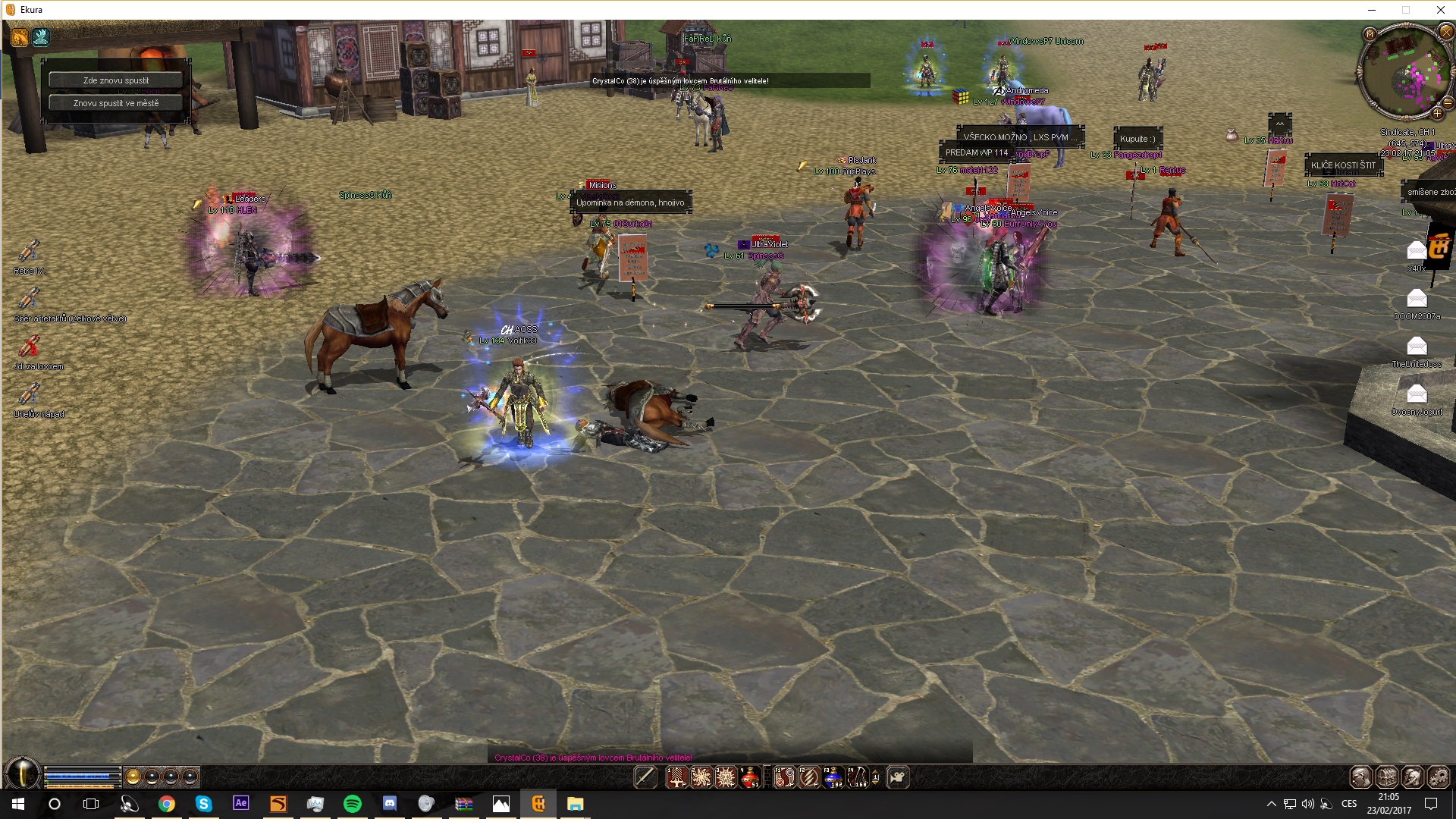Open the large map with the M button
1456x819 pixels.
tap(1370, 34)
